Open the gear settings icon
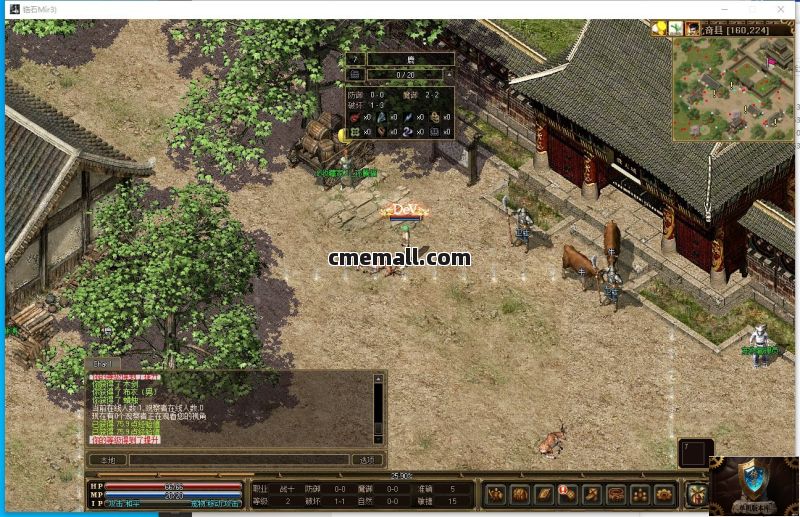This screenshot has height=517, width=800. pyautogui.click(x=664, y=494)
